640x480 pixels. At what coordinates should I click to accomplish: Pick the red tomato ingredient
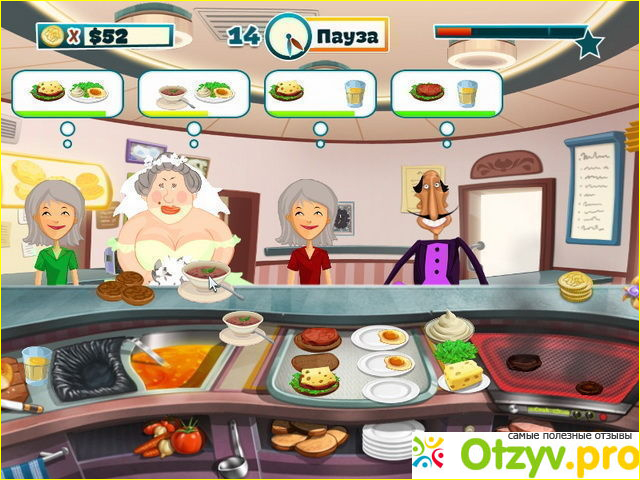[x=186, y=437]
